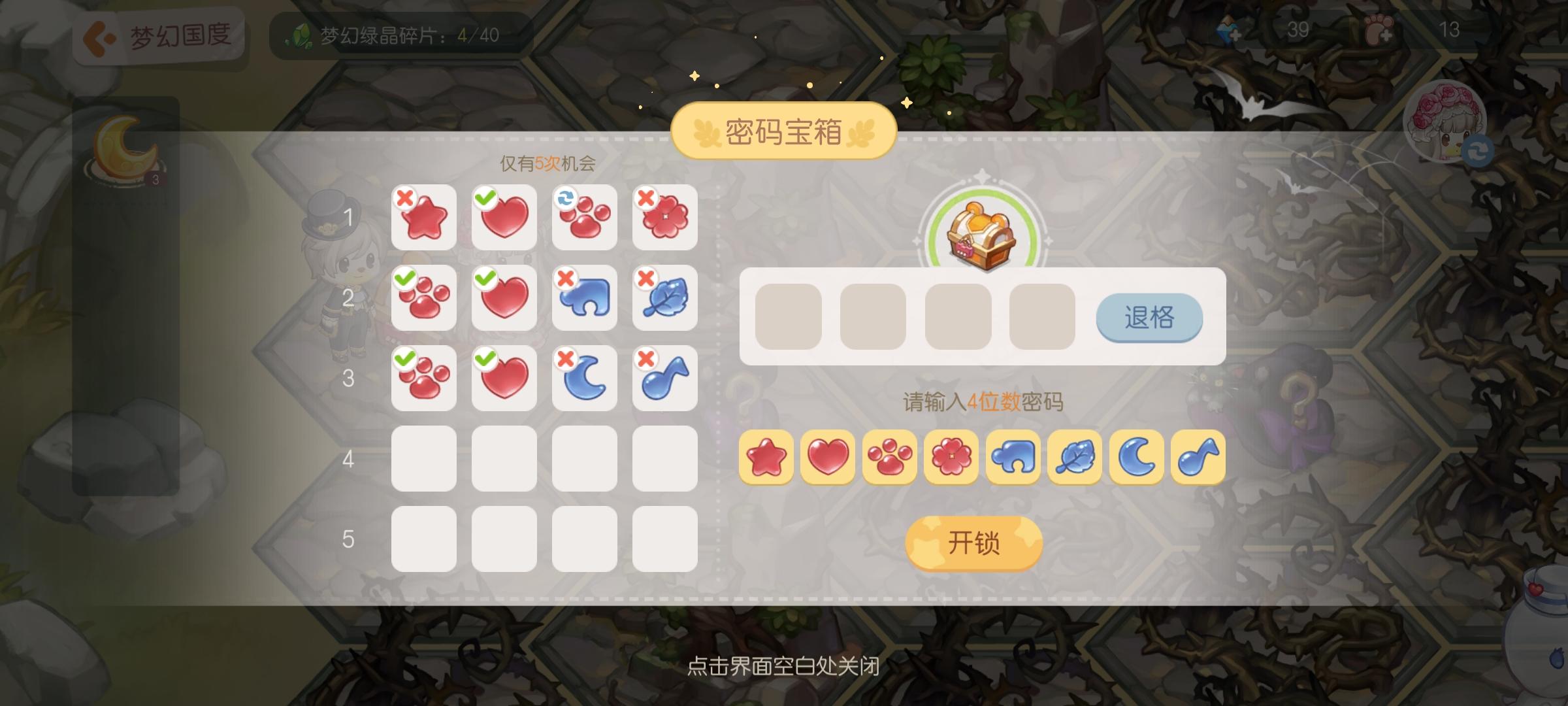The height and width of the screenshot is (706, 1568).
Task: Tap the blue refresh mark on row 1 paw
Action: pyautogui.click(x=564, y=196)
